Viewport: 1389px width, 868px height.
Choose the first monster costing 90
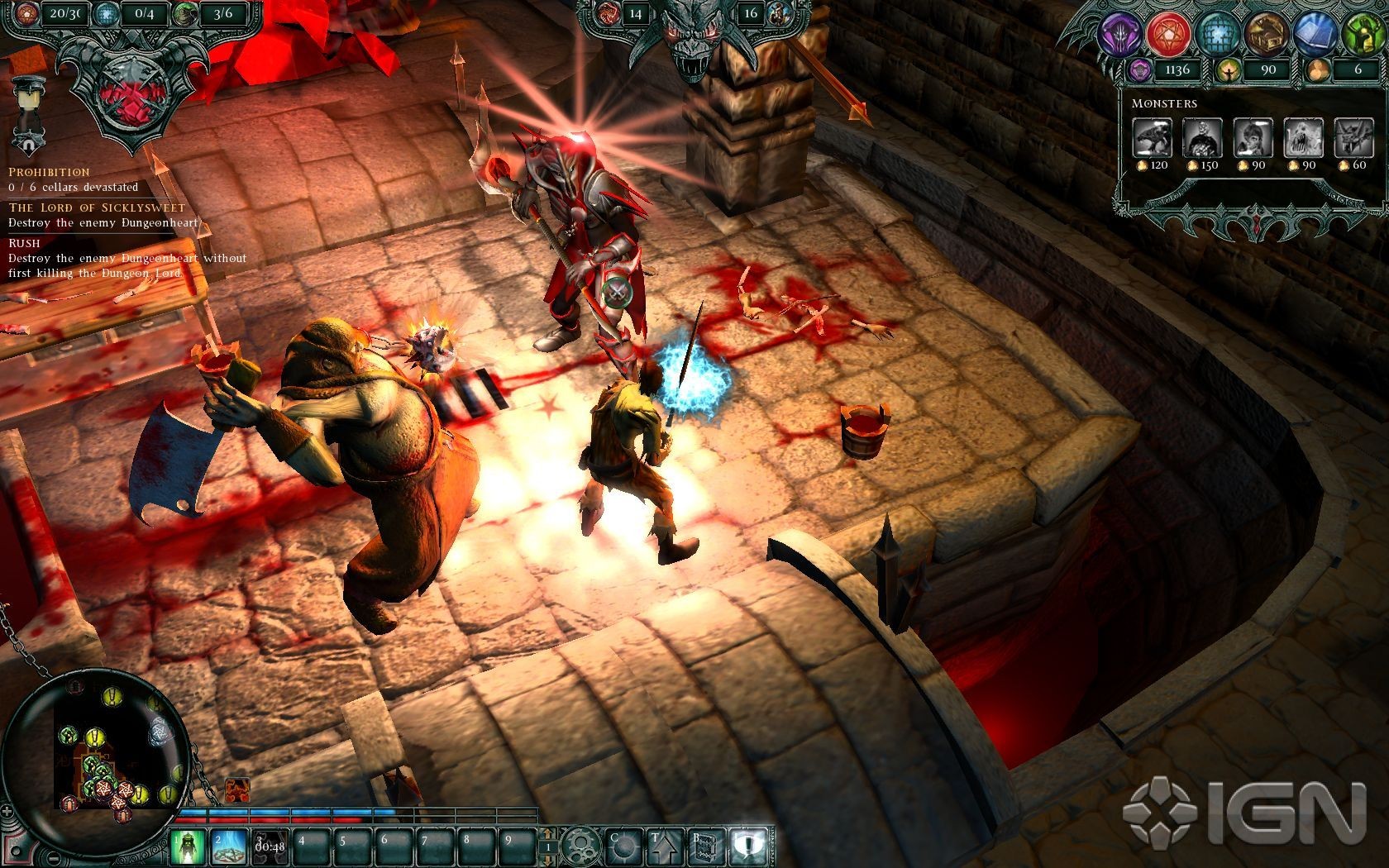coord(1253,137)
